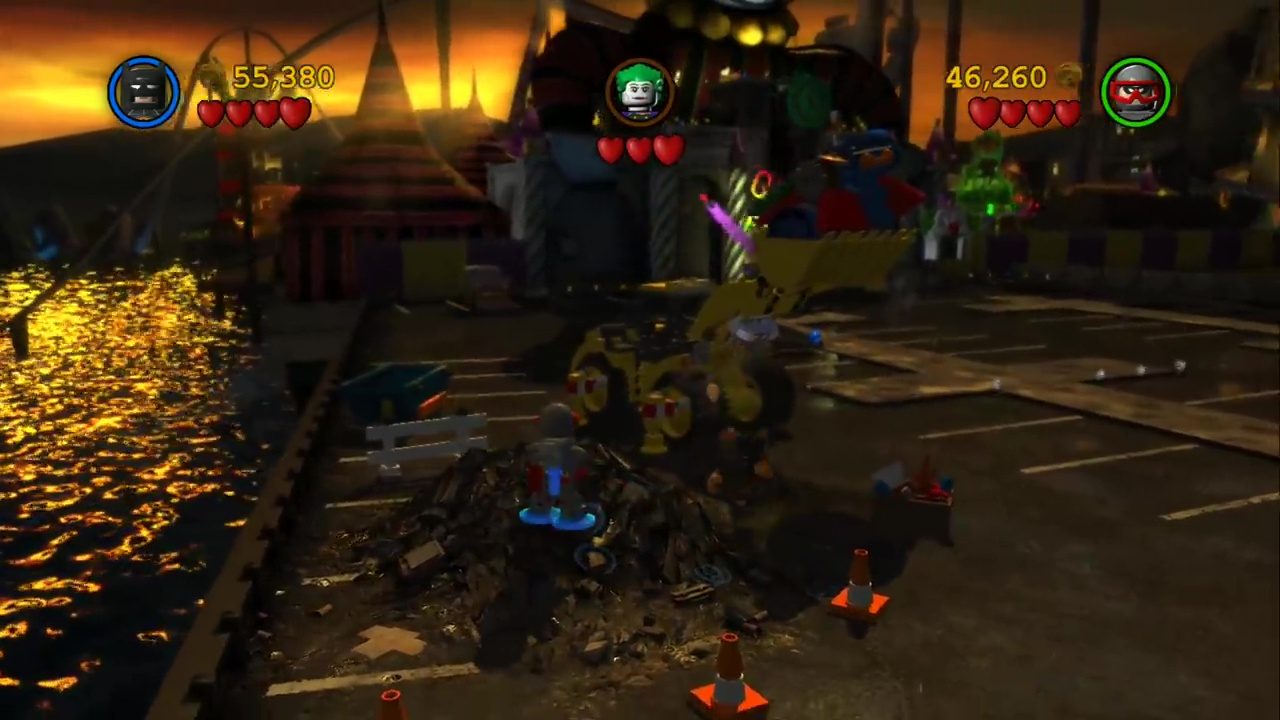1280x720 pixels.
Task: Click the Batman character portrait
Action: click(x=145, y=92)
